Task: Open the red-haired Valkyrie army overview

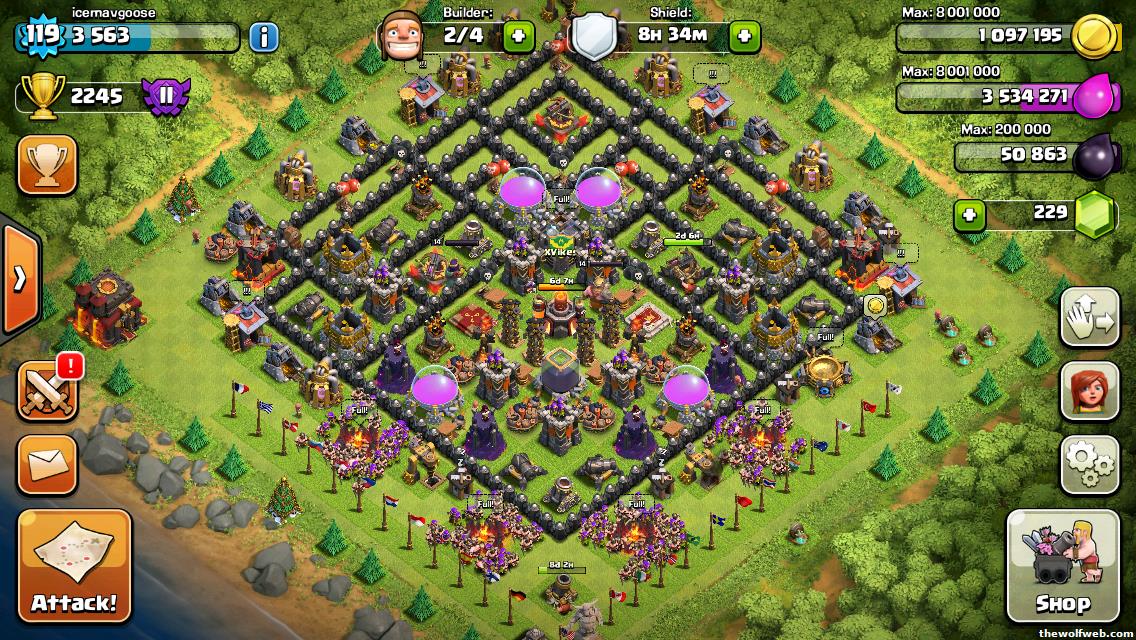Action: pyautogui.click(x=1089, y=391)
